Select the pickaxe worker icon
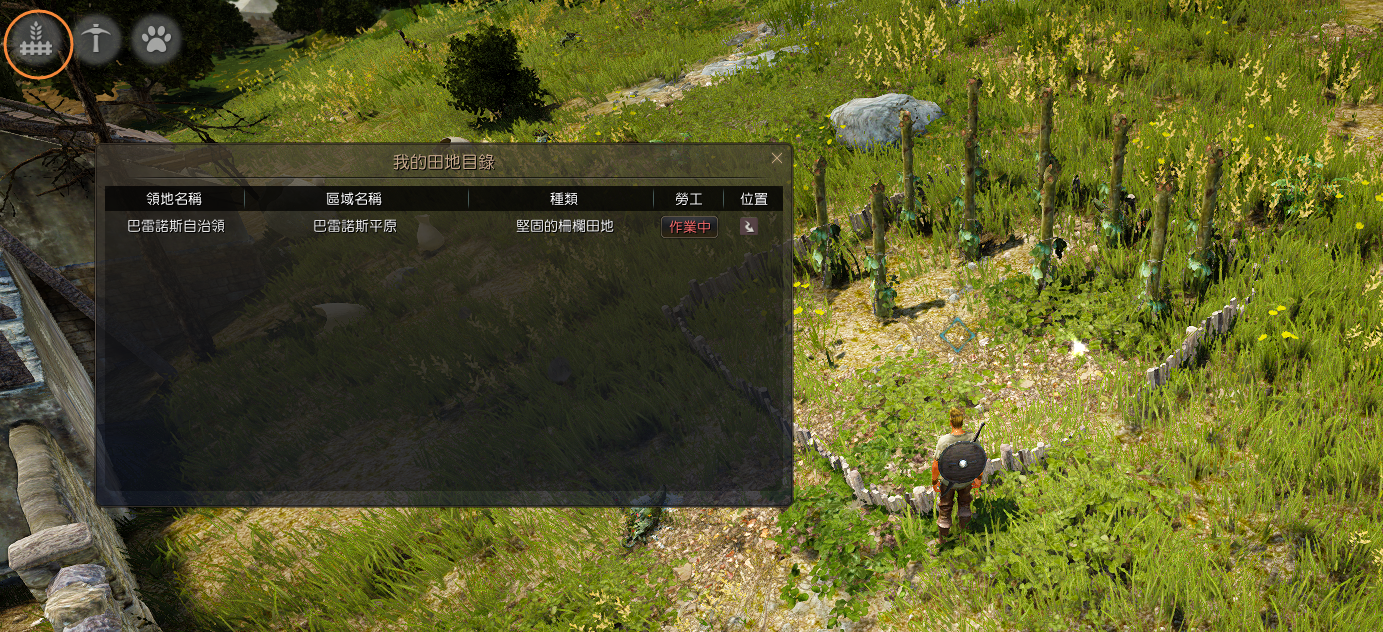This screenshot has height=632, width=1383. [x=98, y=41]
